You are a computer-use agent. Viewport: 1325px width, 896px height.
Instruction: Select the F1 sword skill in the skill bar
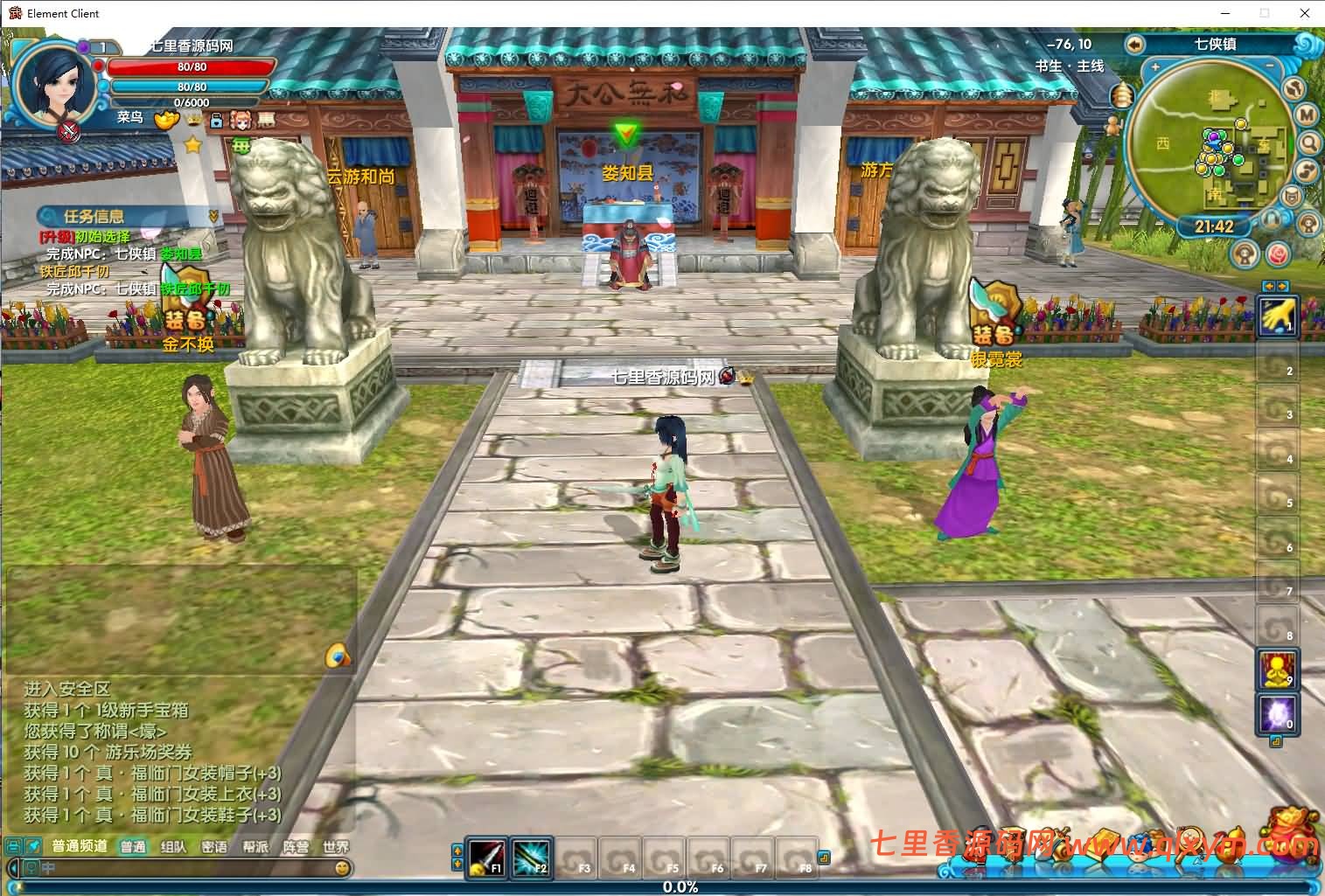coord(487,859)
